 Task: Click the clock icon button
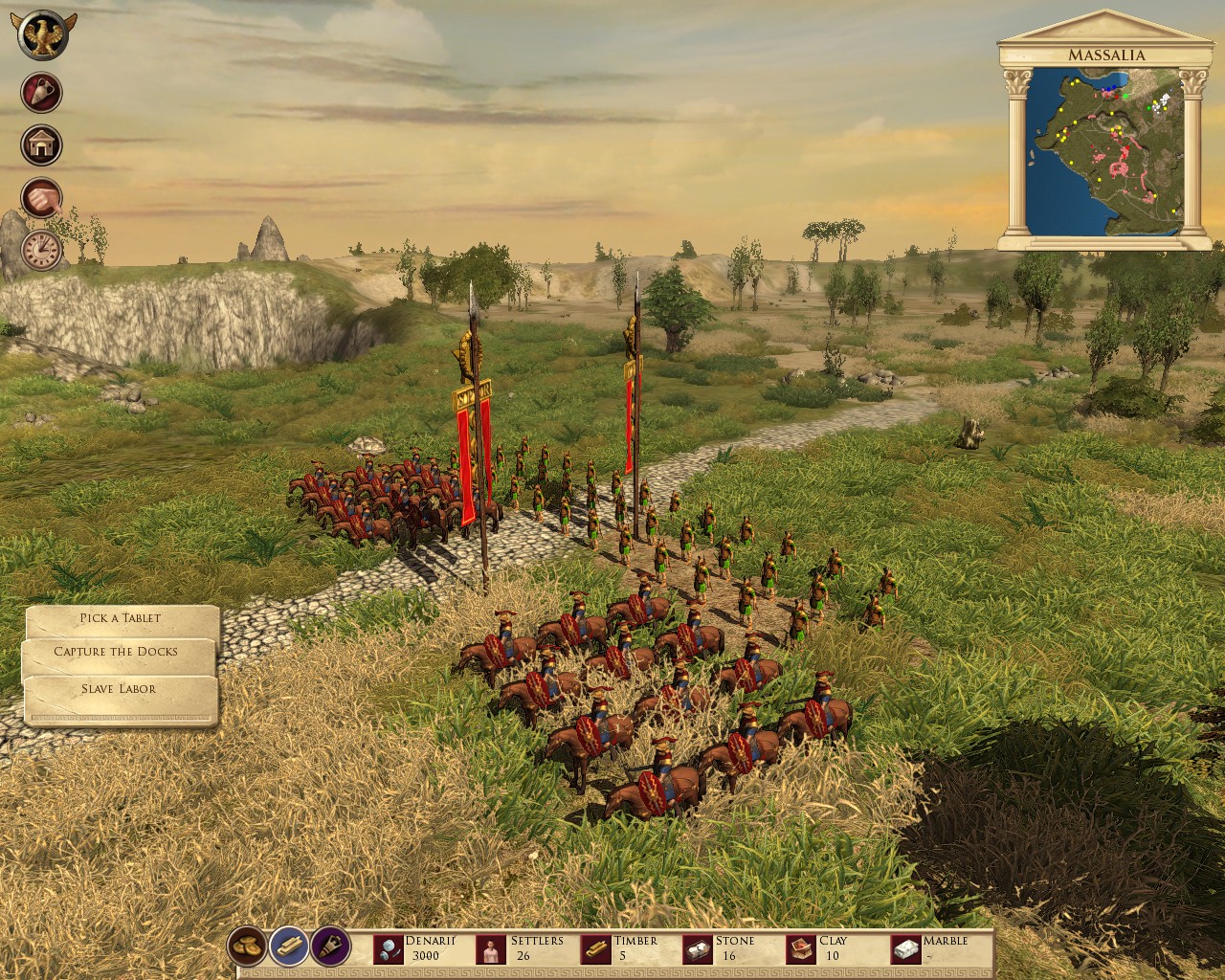click(x=42, y=250)
